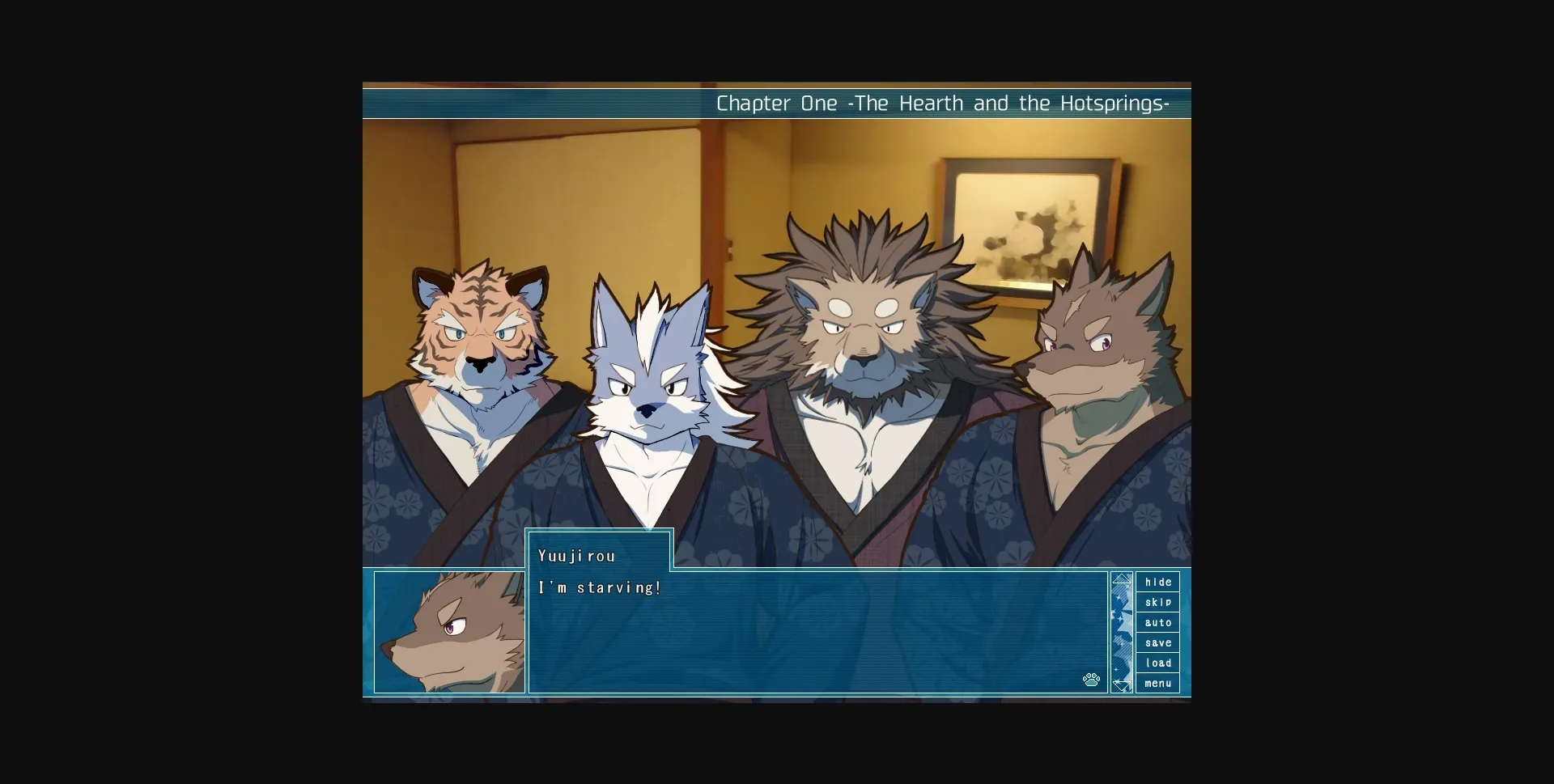Open the save screen

pos(1157,642)
